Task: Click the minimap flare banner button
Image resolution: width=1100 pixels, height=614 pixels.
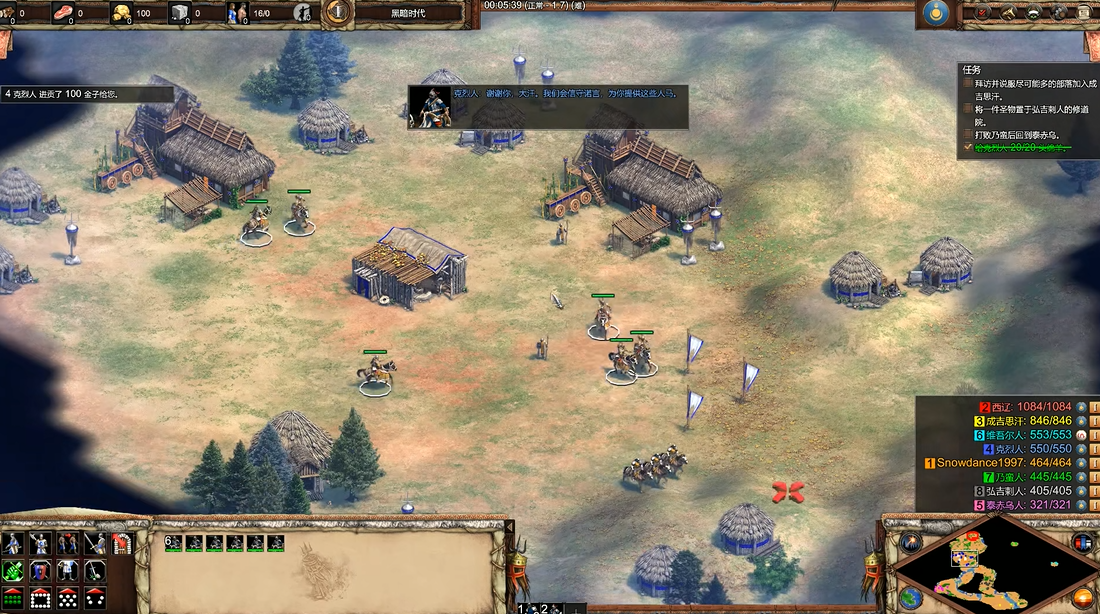Action: (x=910, y=543)
